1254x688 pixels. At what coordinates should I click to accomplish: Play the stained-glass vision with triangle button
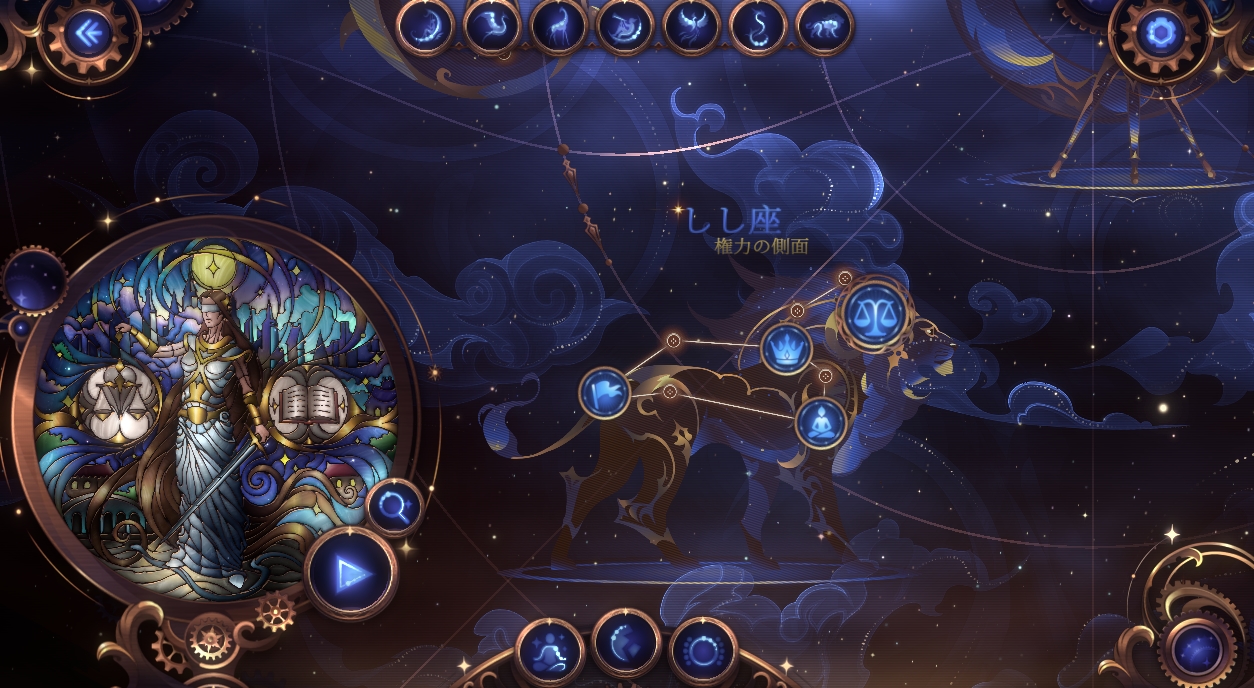coord(350,573)
